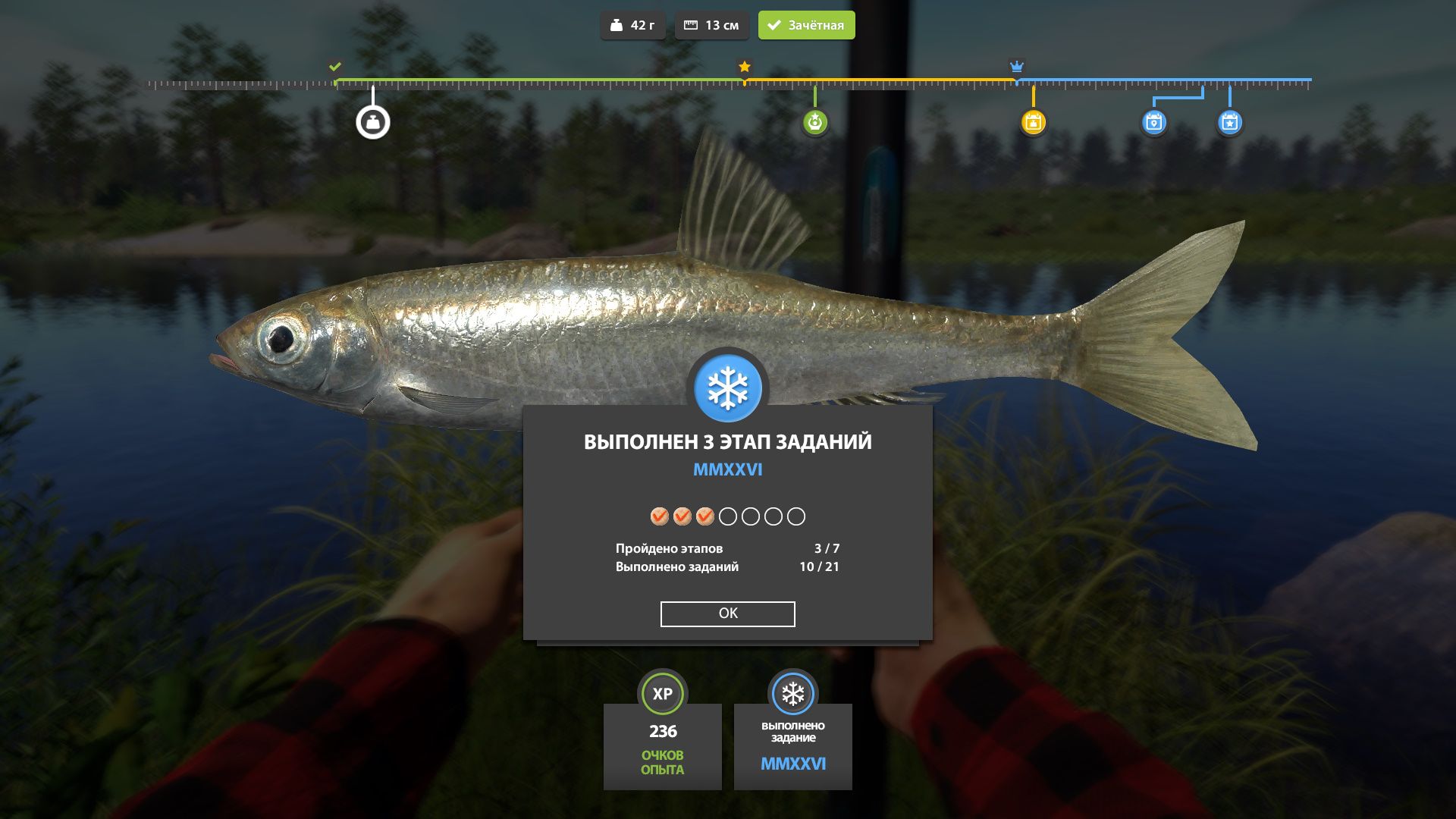Click the 236 experience points card
This screenshot has width=1456, height=819.
tap(662, 745)
